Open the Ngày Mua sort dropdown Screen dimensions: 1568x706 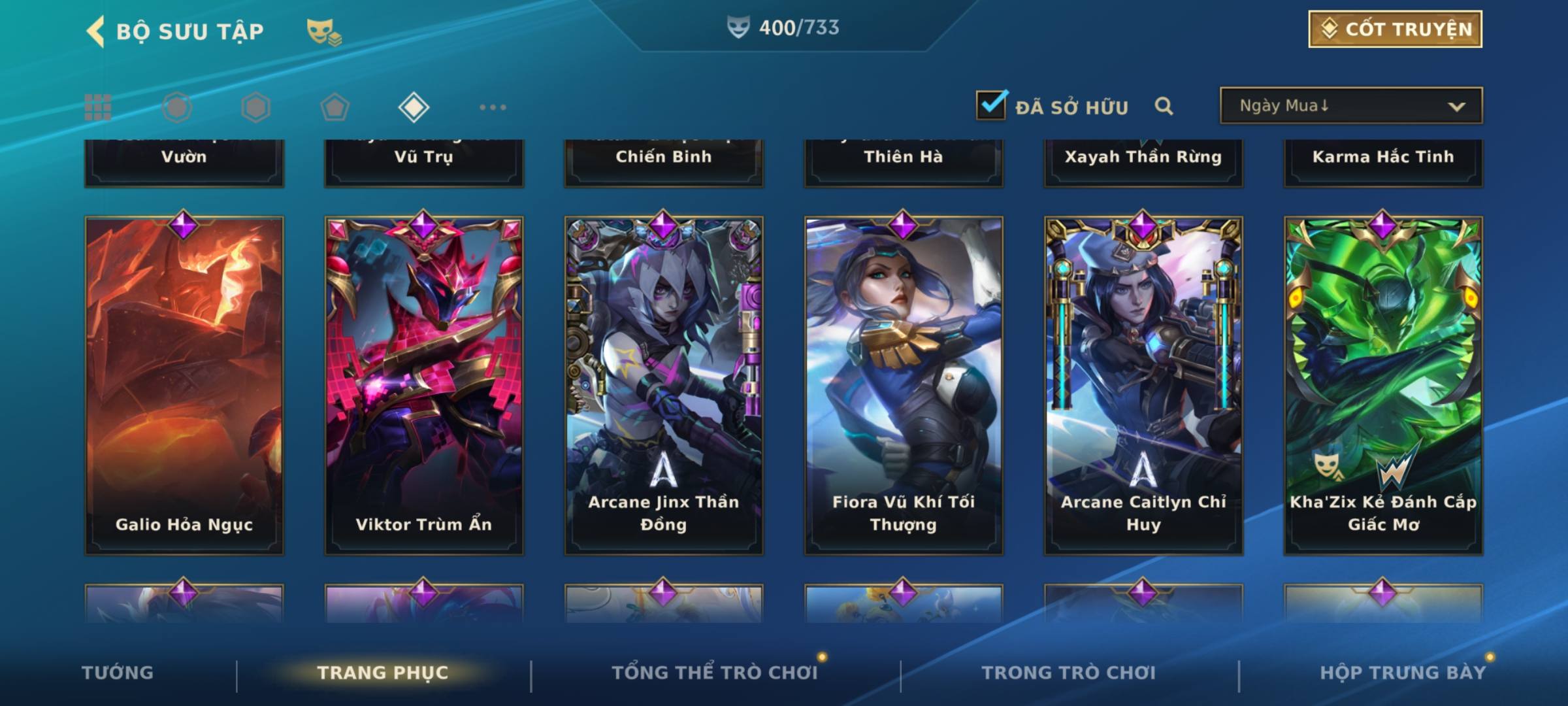[1350, 106]
